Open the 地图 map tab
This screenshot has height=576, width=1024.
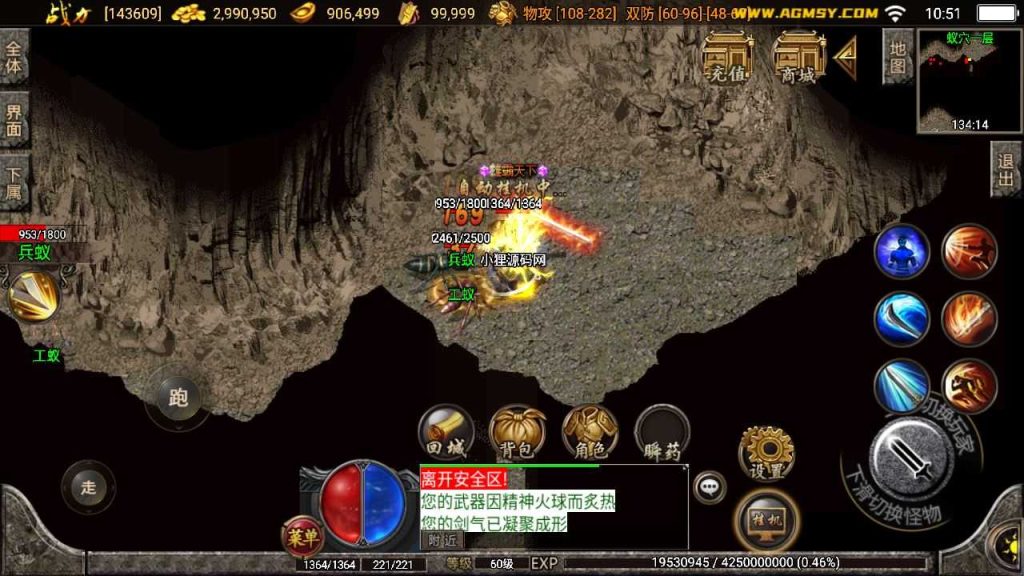pos(897,57)
